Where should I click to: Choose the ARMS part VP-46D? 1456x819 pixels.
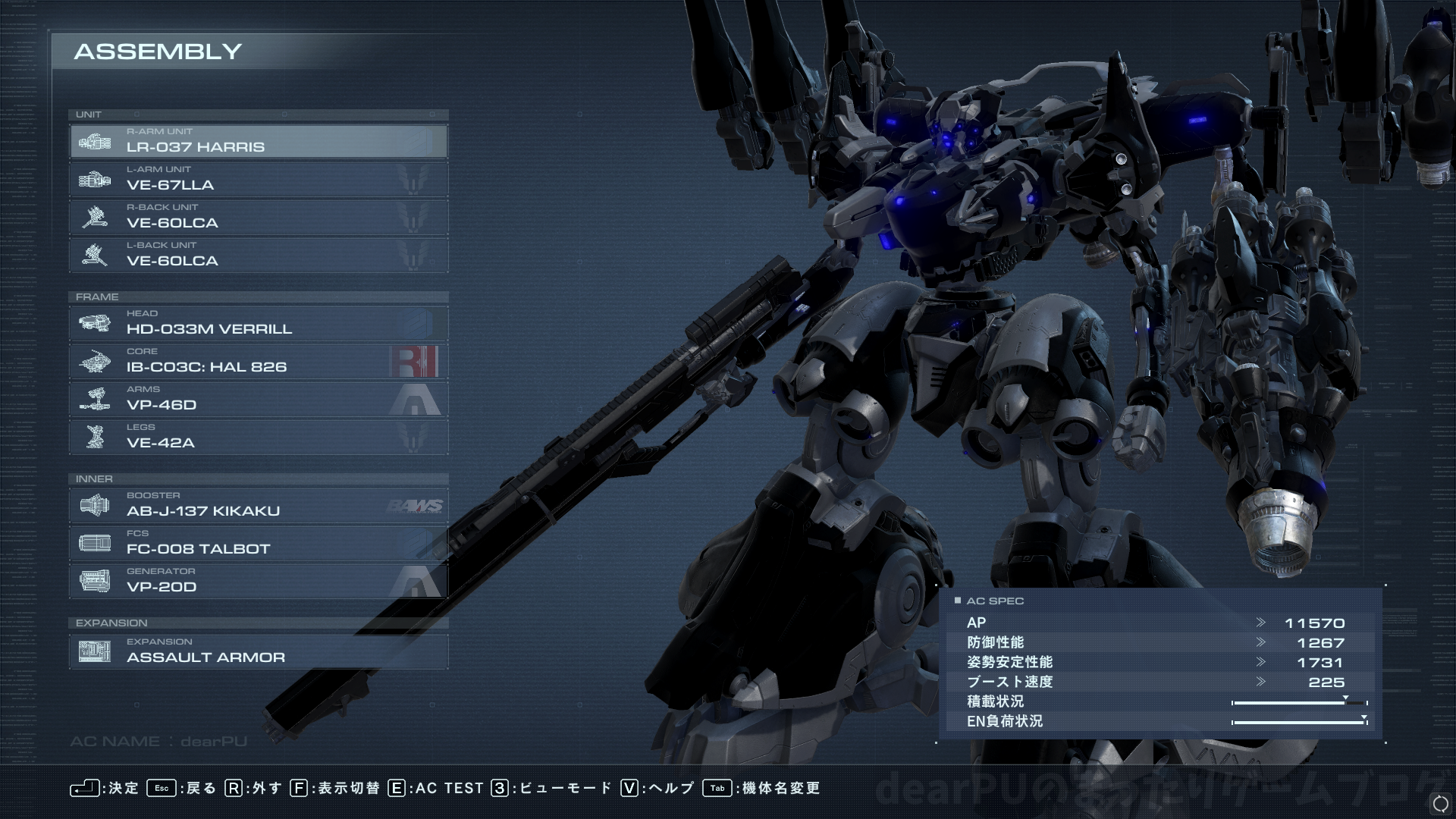pos(258,400)
